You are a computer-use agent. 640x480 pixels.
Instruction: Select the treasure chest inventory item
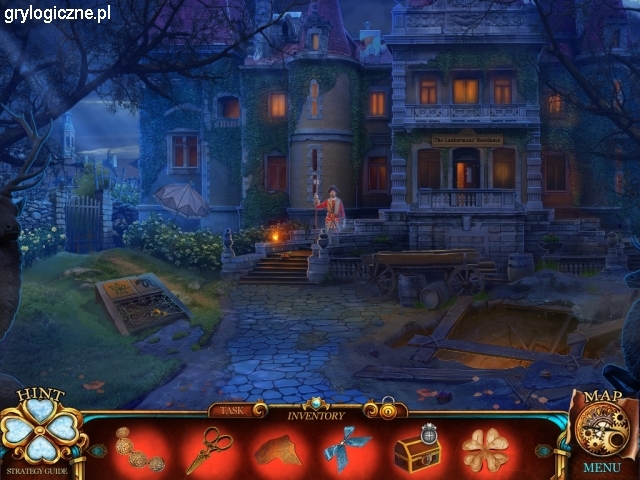[x=417, y=450]
